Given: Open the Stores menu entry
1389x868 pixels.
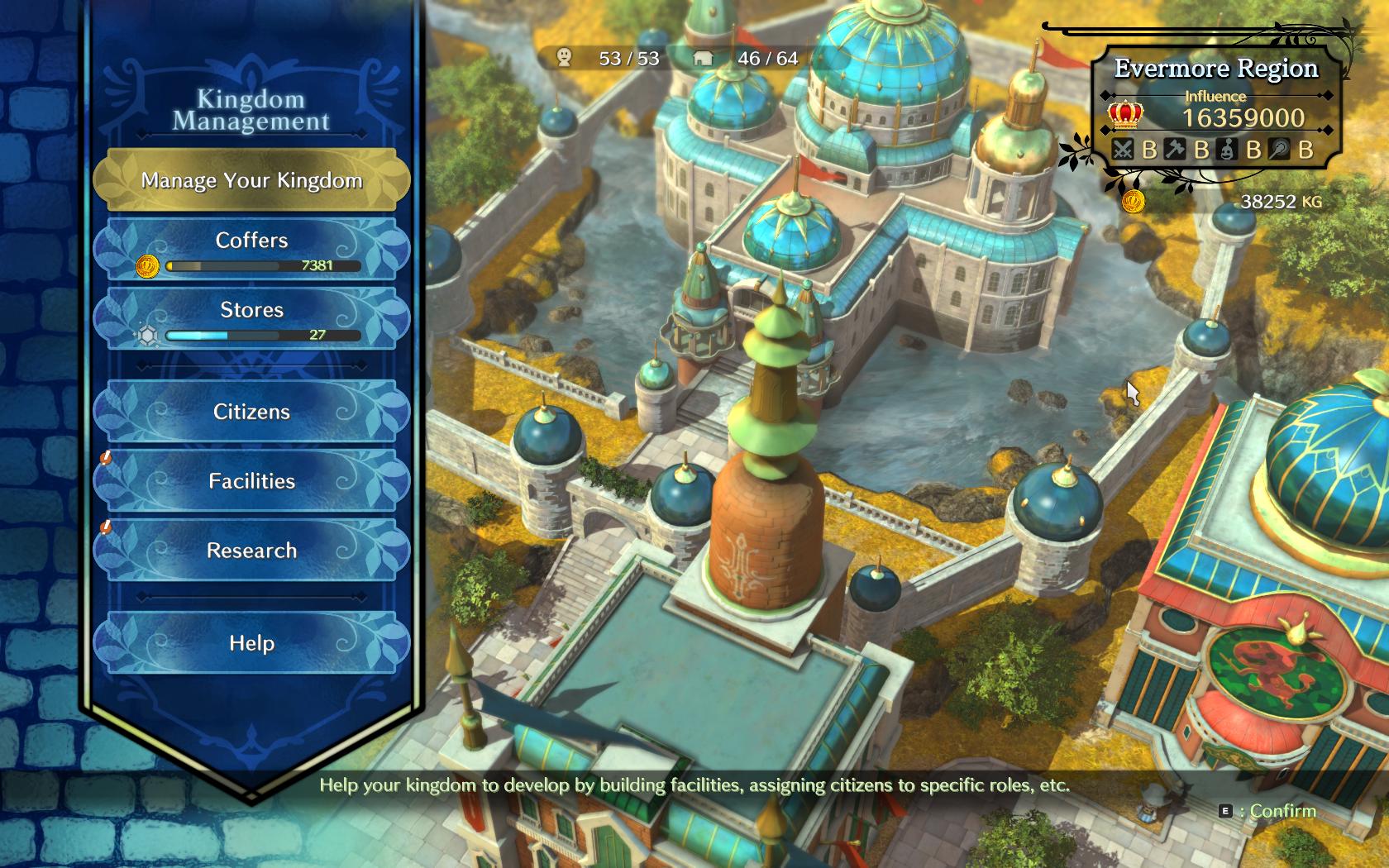Looking at the screenshot, I should pos(251,317).
